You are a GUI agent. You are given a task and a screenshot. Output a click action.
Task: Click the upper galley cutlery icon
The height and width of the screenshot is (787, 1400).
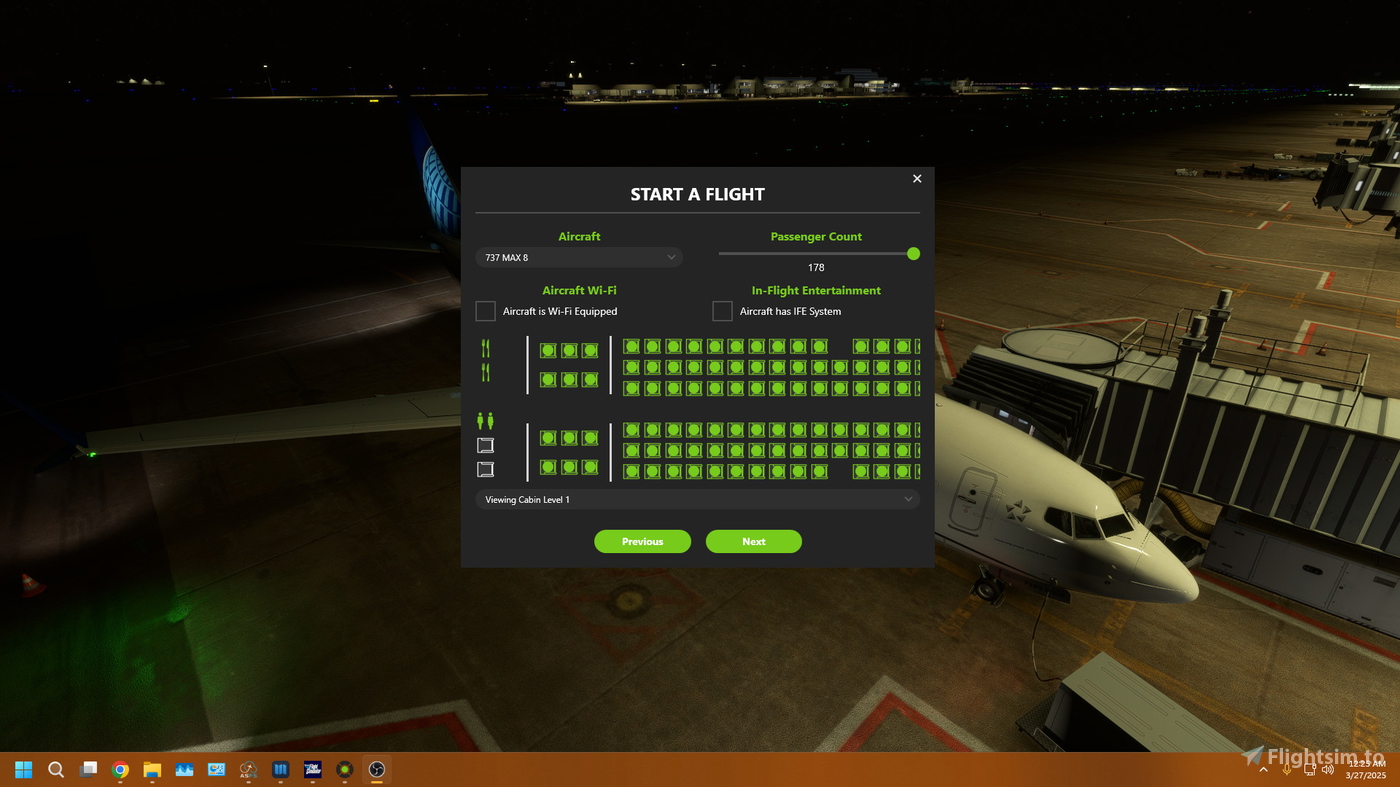tap(485, 347)
